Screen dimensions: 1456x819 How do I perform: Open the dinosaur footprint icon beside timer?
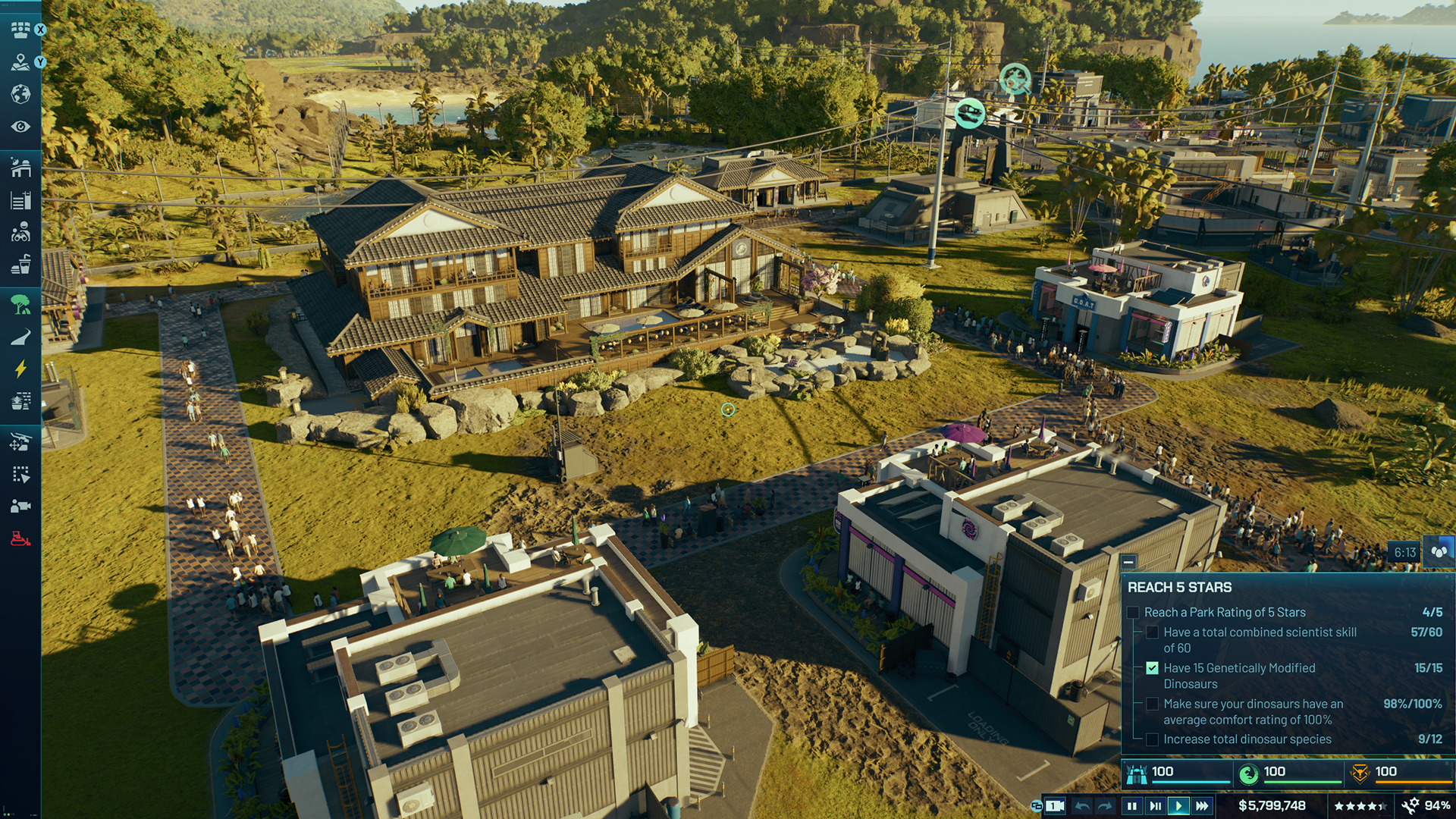point(1439,552)
